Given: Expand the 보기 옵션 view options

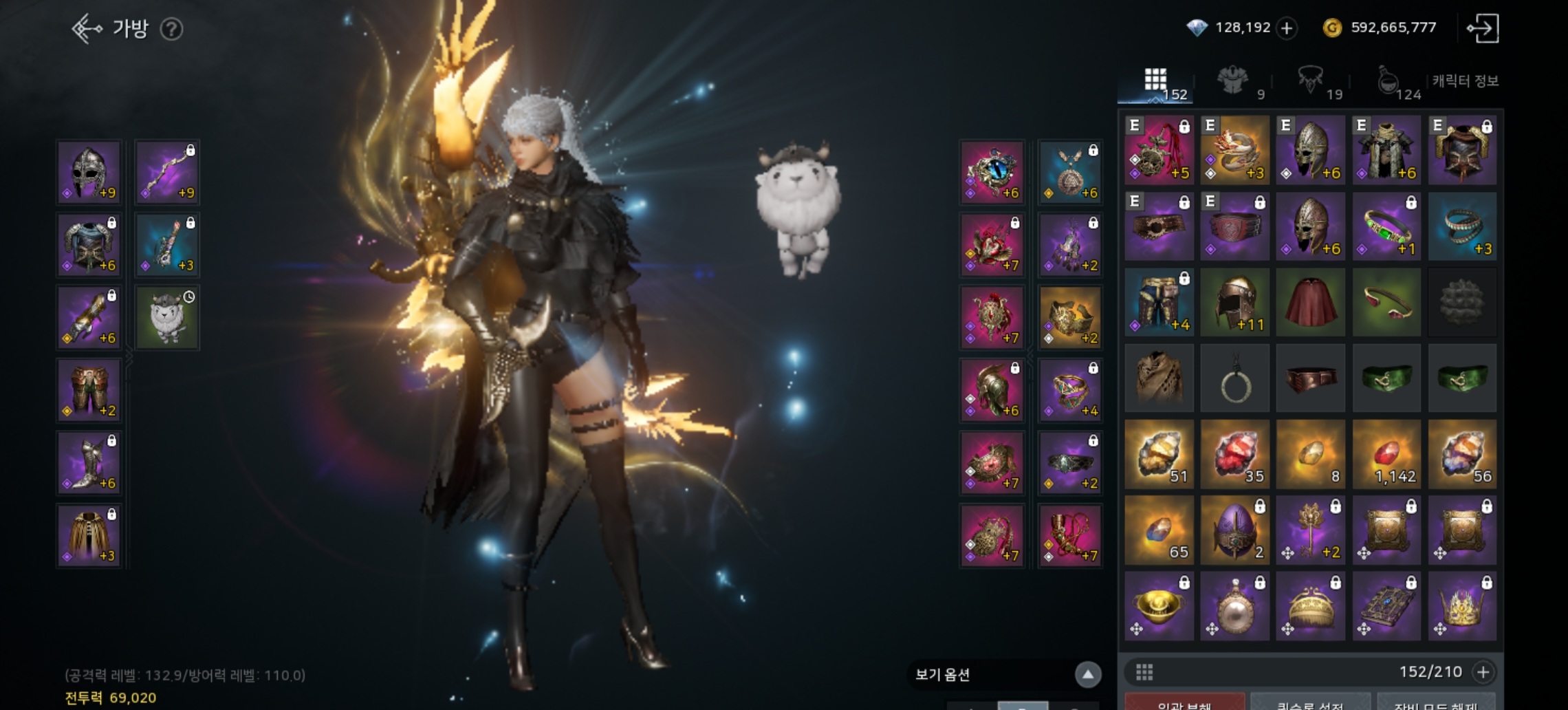Looking at the screenshot, I should 1087,674.
